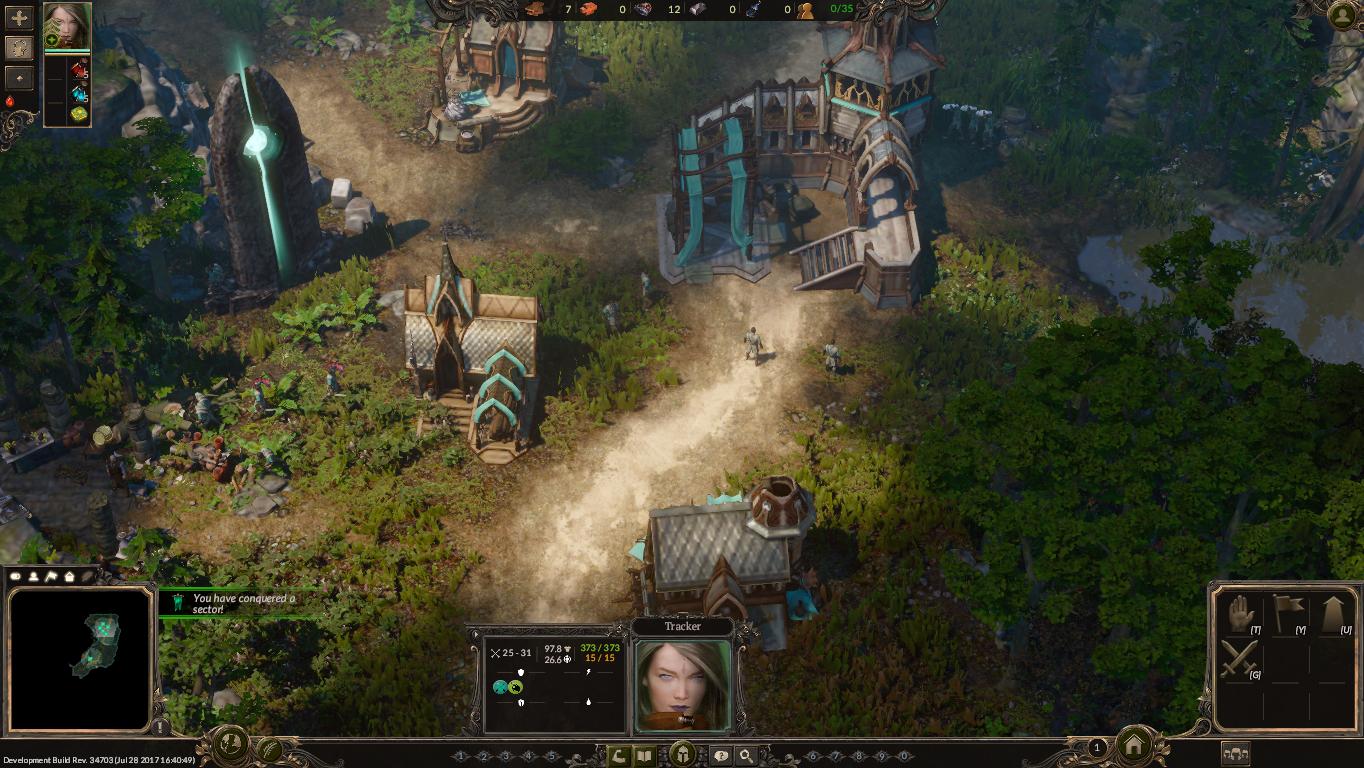
Task: Choose the flag command in the command grid
Action: tap(1285, 612)
